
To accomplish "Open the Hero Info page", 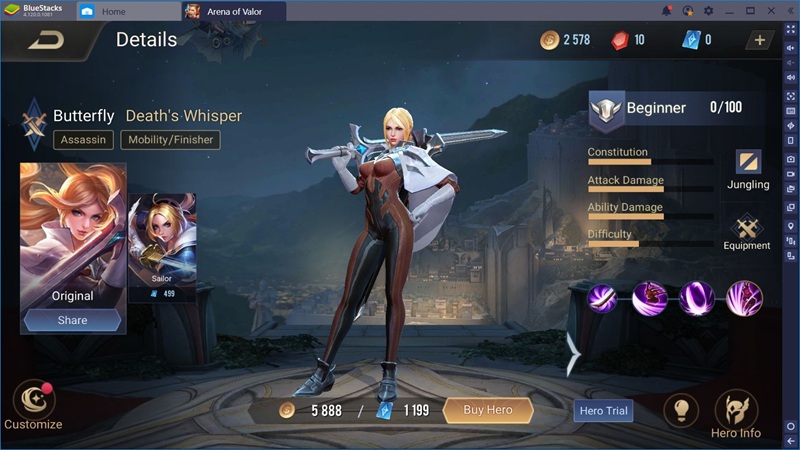I will (x=736, y=413).
